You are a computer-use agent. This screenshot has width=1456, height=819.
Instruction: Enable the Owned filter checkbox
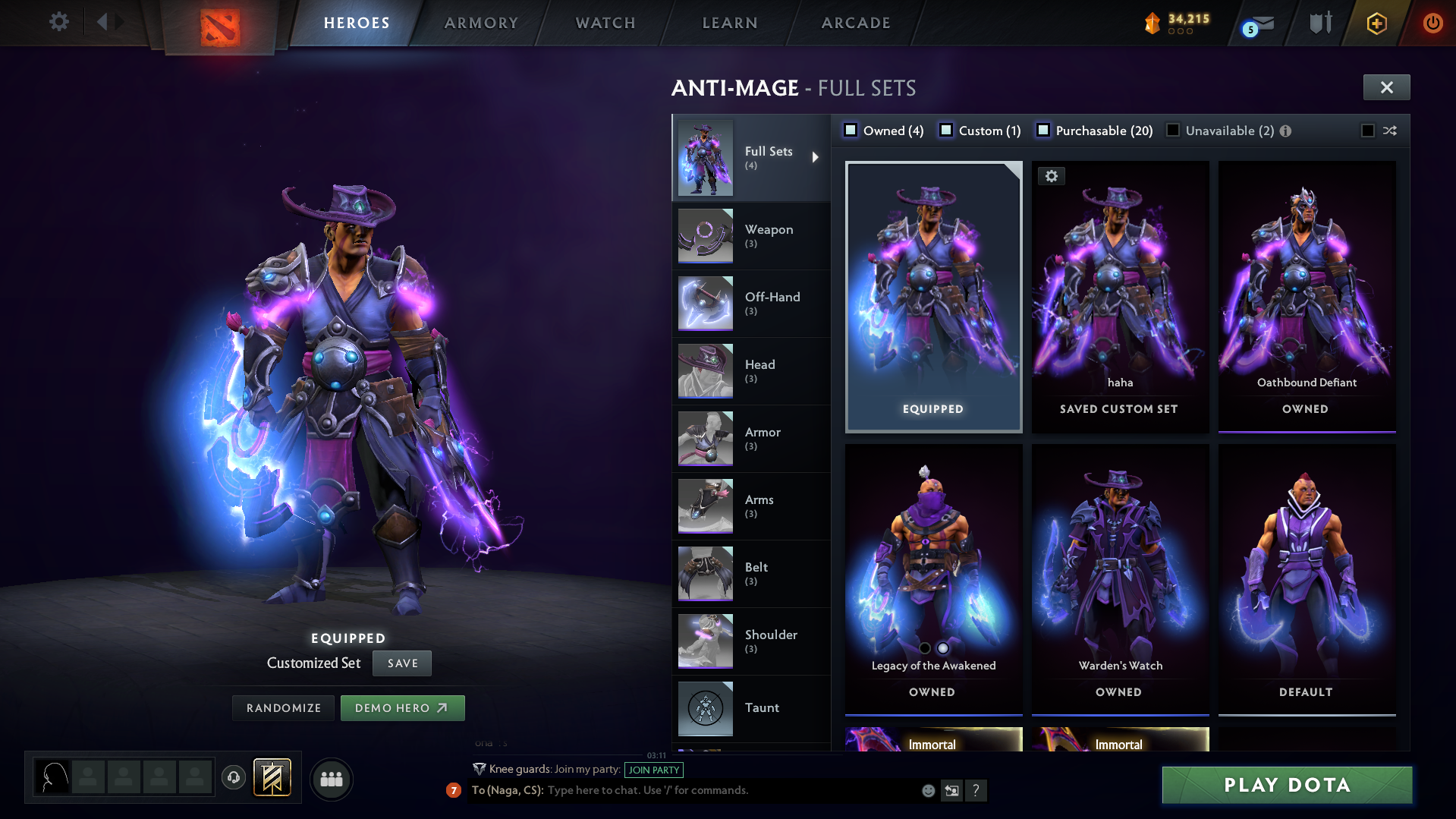pyautogui.click(x=850, y=130)
